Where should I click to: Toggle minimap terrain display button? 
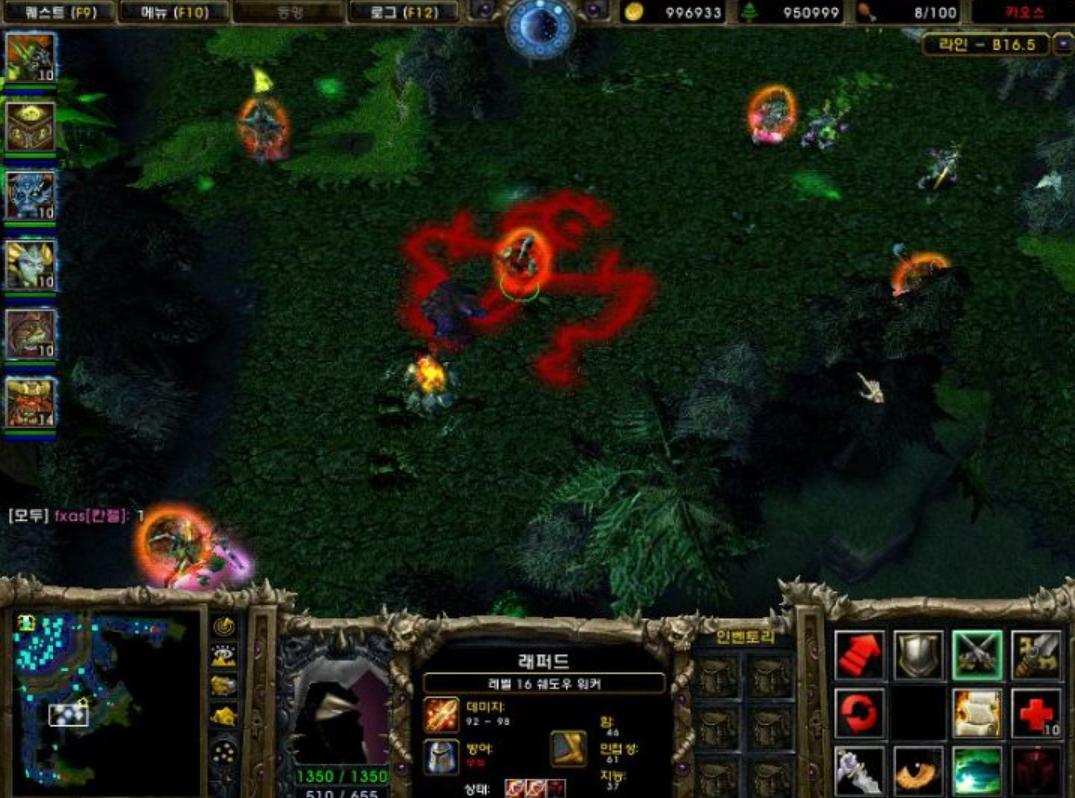tap(224, 656)
